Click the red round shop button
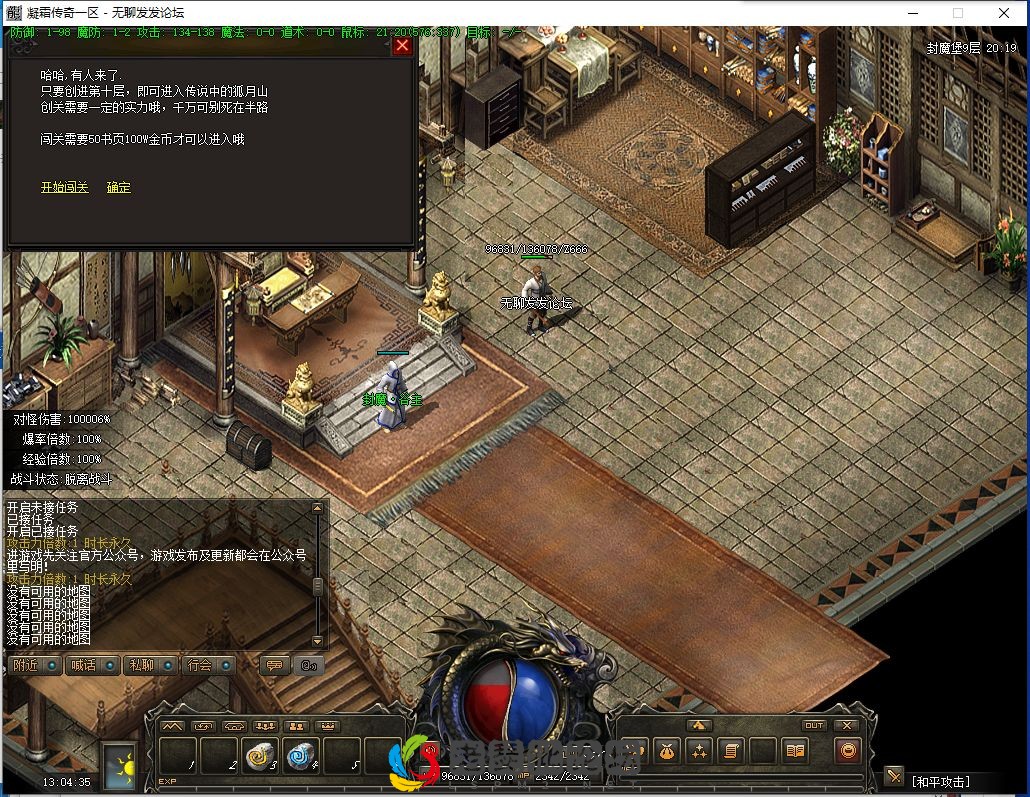 [x=848, y=750]
